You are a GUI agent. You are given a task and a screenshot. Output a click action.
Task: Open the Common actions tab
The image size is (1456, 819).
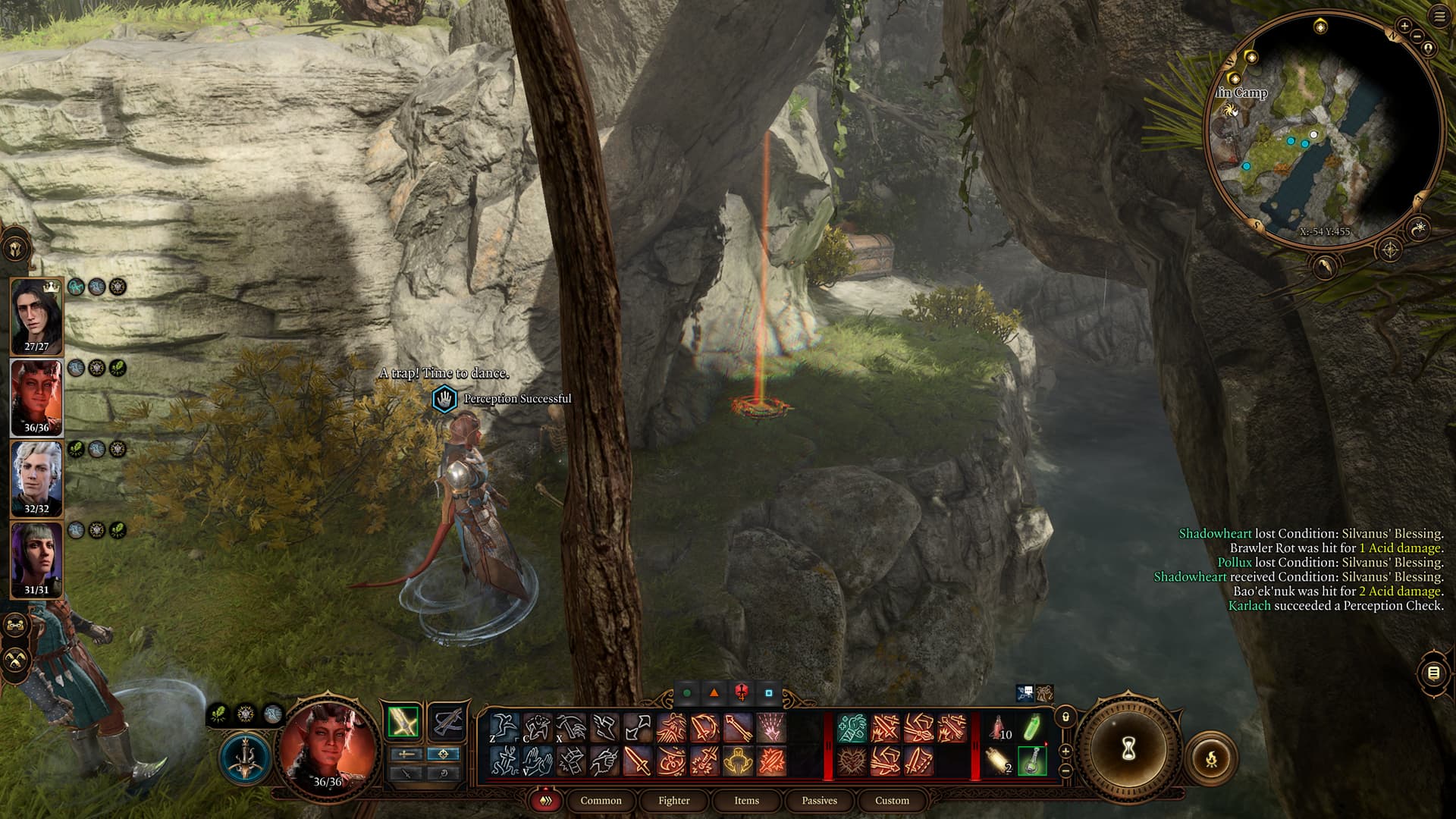tap(601, 800)
